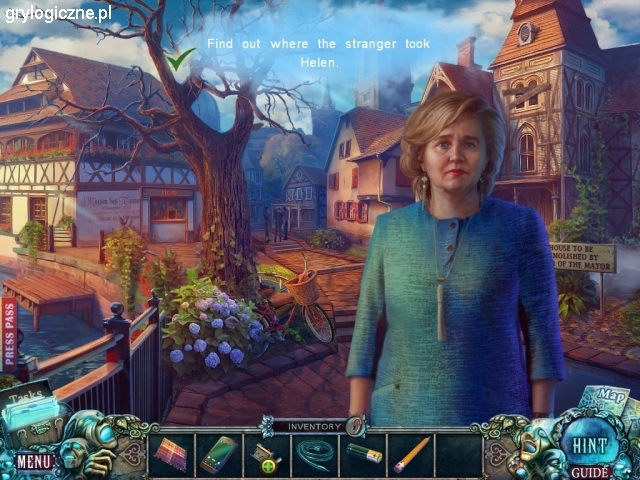
Task: Select the red matchbook inventory item
Action: (172, 454)
